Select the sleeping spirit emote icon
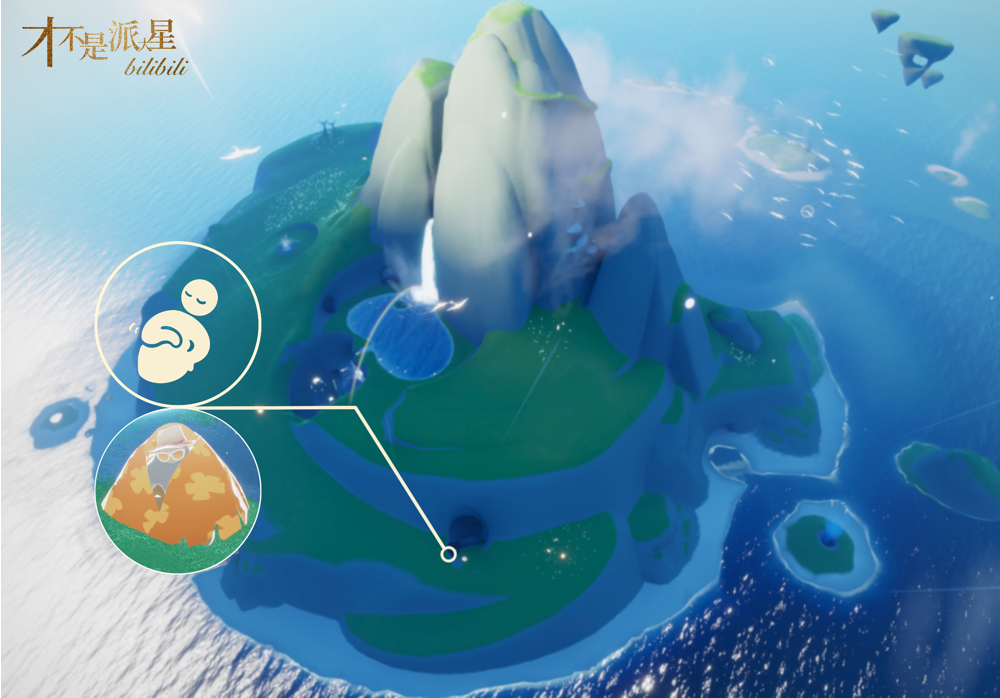The width and height of the screenshot is (1000, 698). coord(178,325)
